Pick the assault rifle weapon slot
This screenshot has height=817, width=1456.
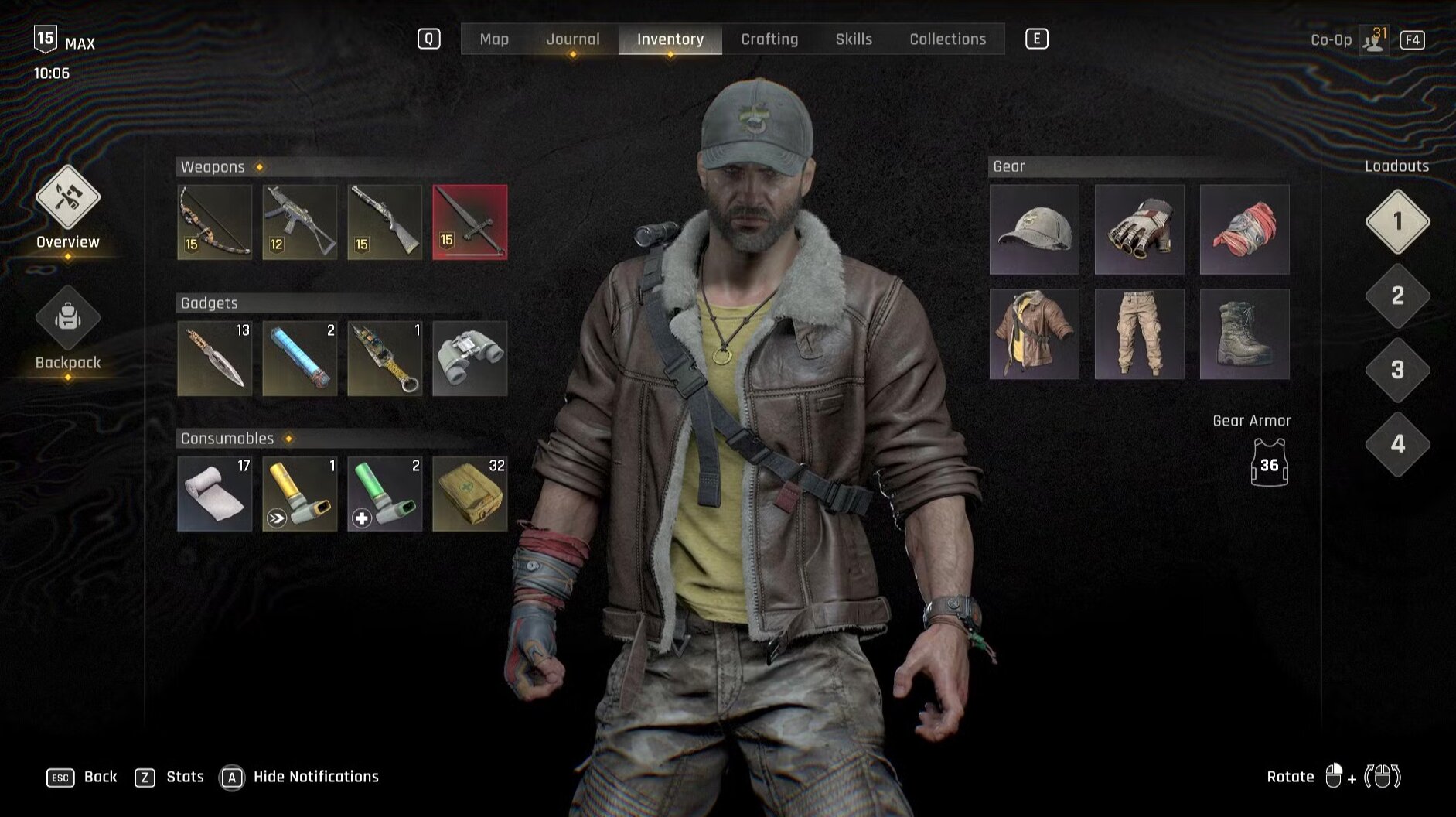[300, 222]
